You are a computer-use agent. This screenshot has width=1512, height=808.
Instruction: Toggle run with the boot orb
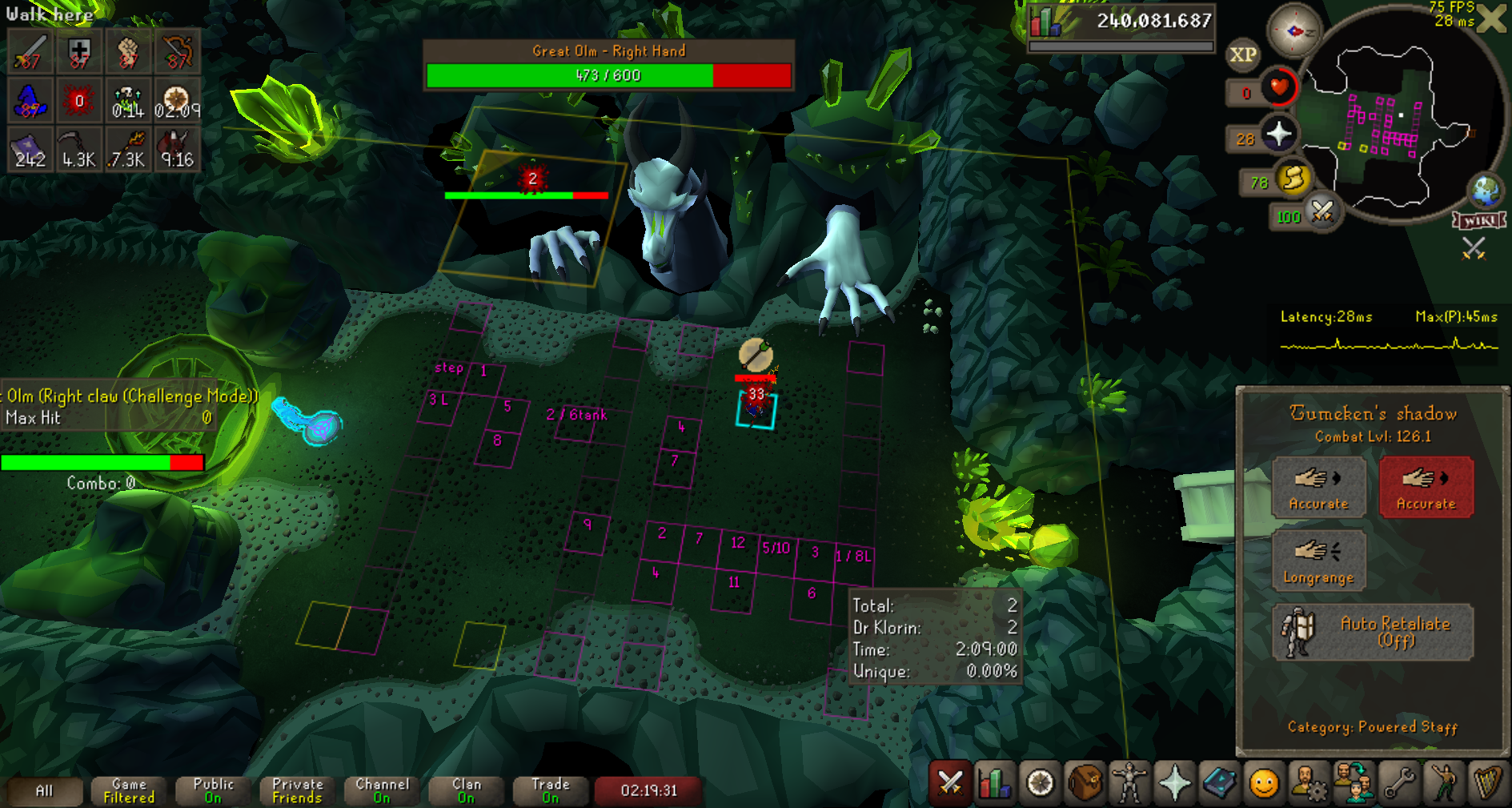[1293, 179]
